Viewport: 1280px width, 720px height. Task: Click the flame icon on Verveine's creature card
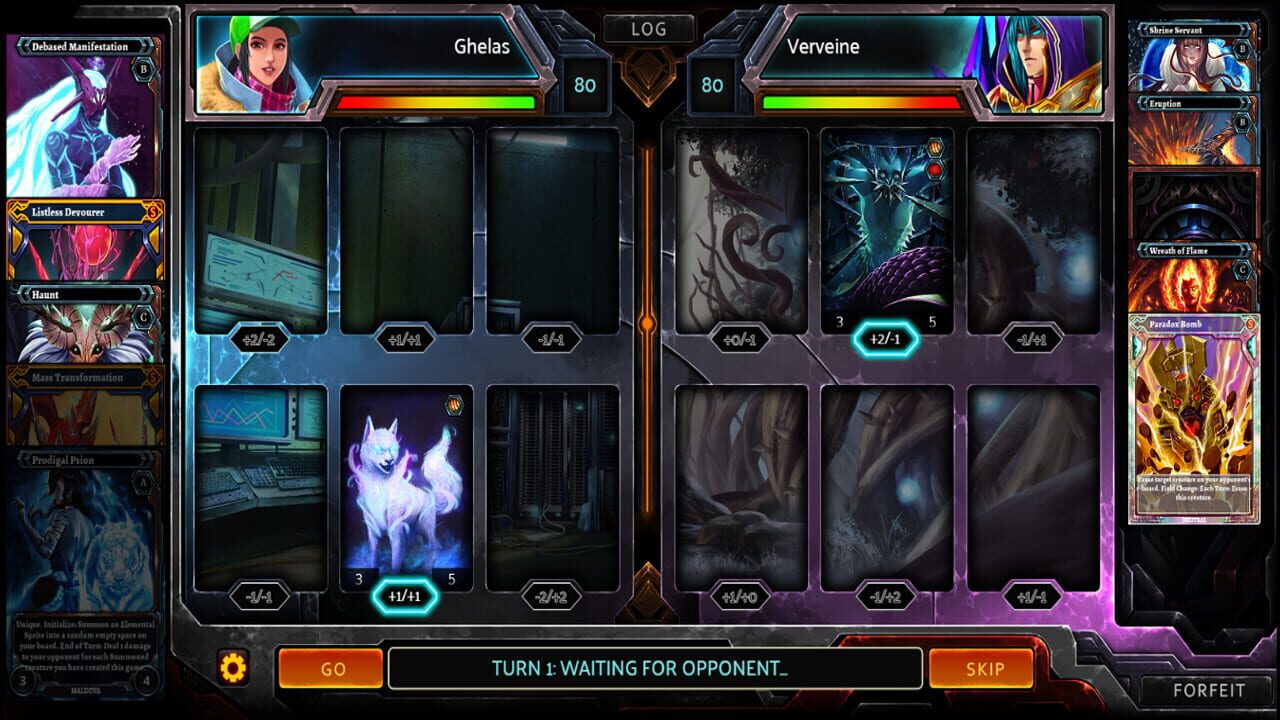tap(935, 147)
